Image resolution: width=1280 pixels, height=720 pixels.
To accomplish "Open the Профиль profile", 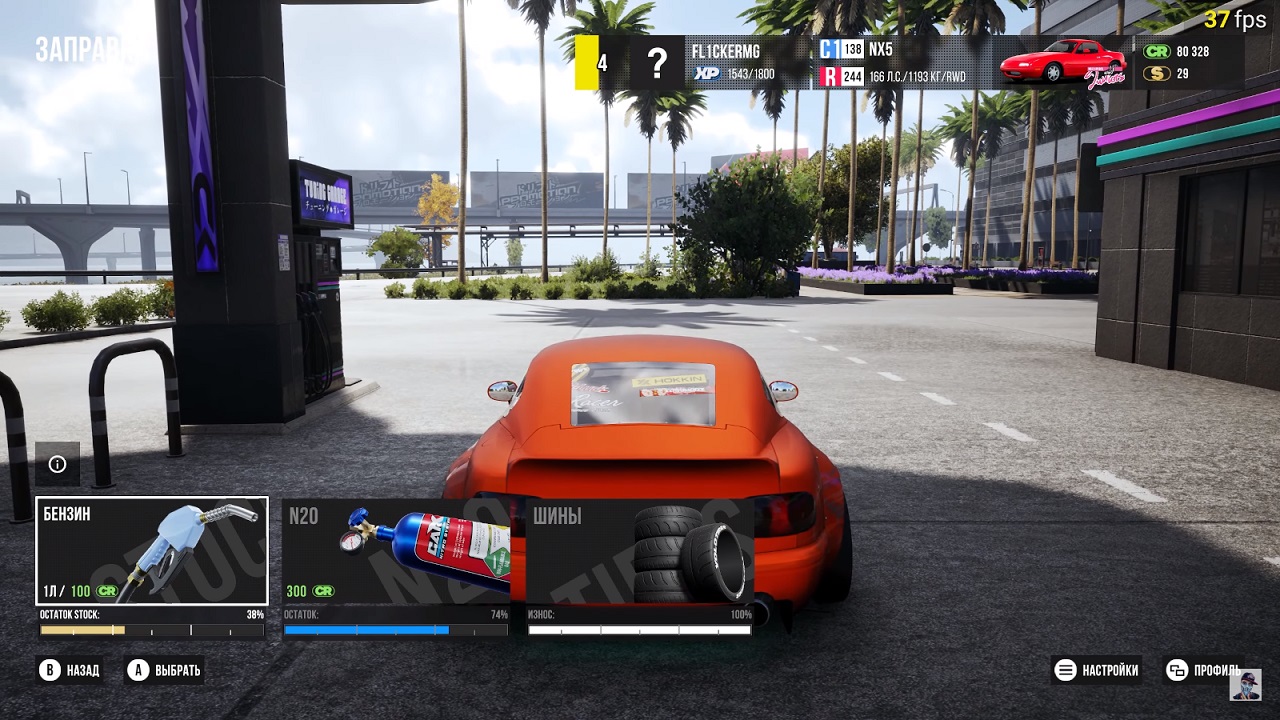I will [x=1204, y=670].
